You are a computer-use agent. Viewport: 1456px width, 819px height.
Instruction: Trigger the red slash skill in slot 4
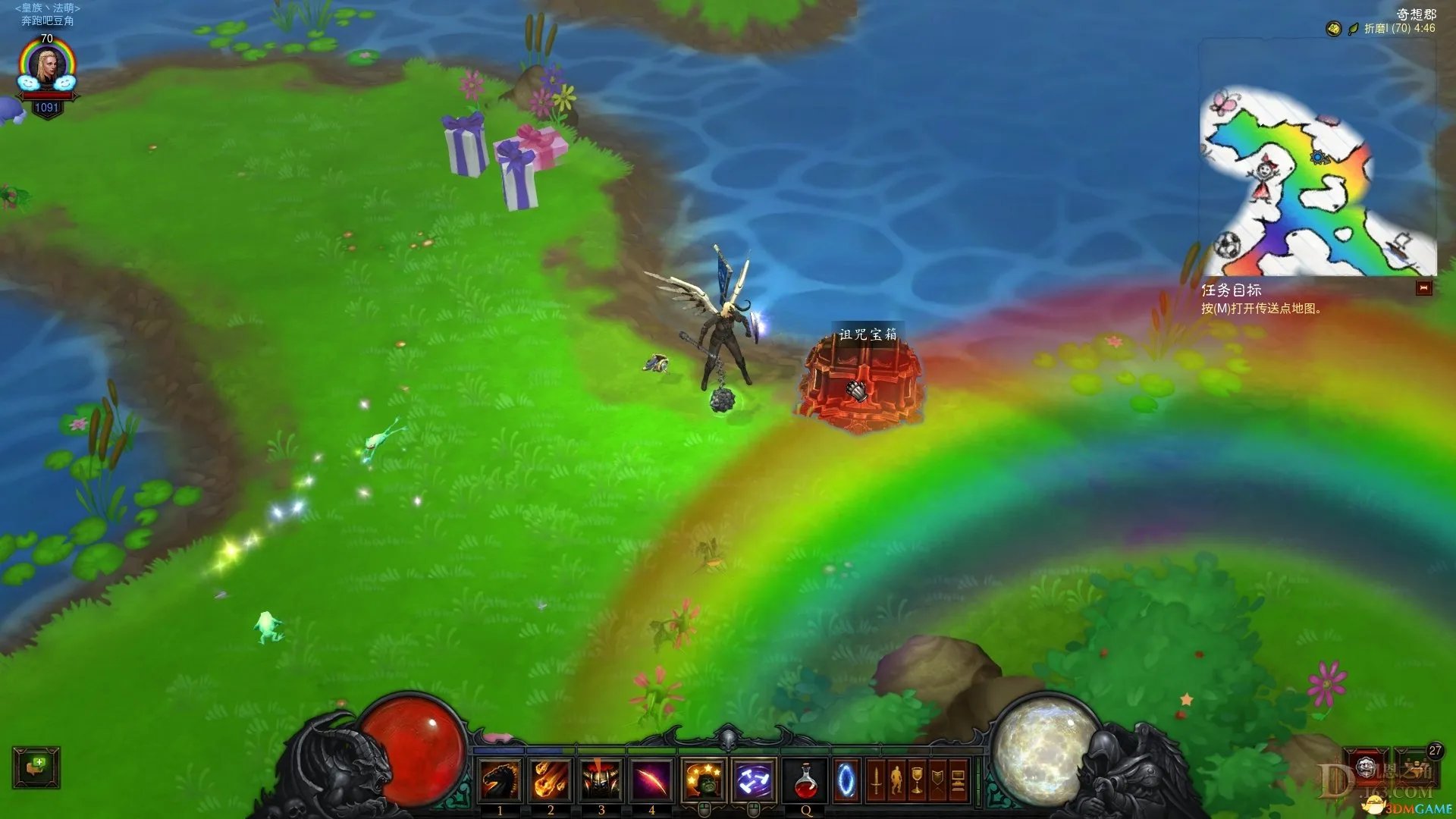651,780
